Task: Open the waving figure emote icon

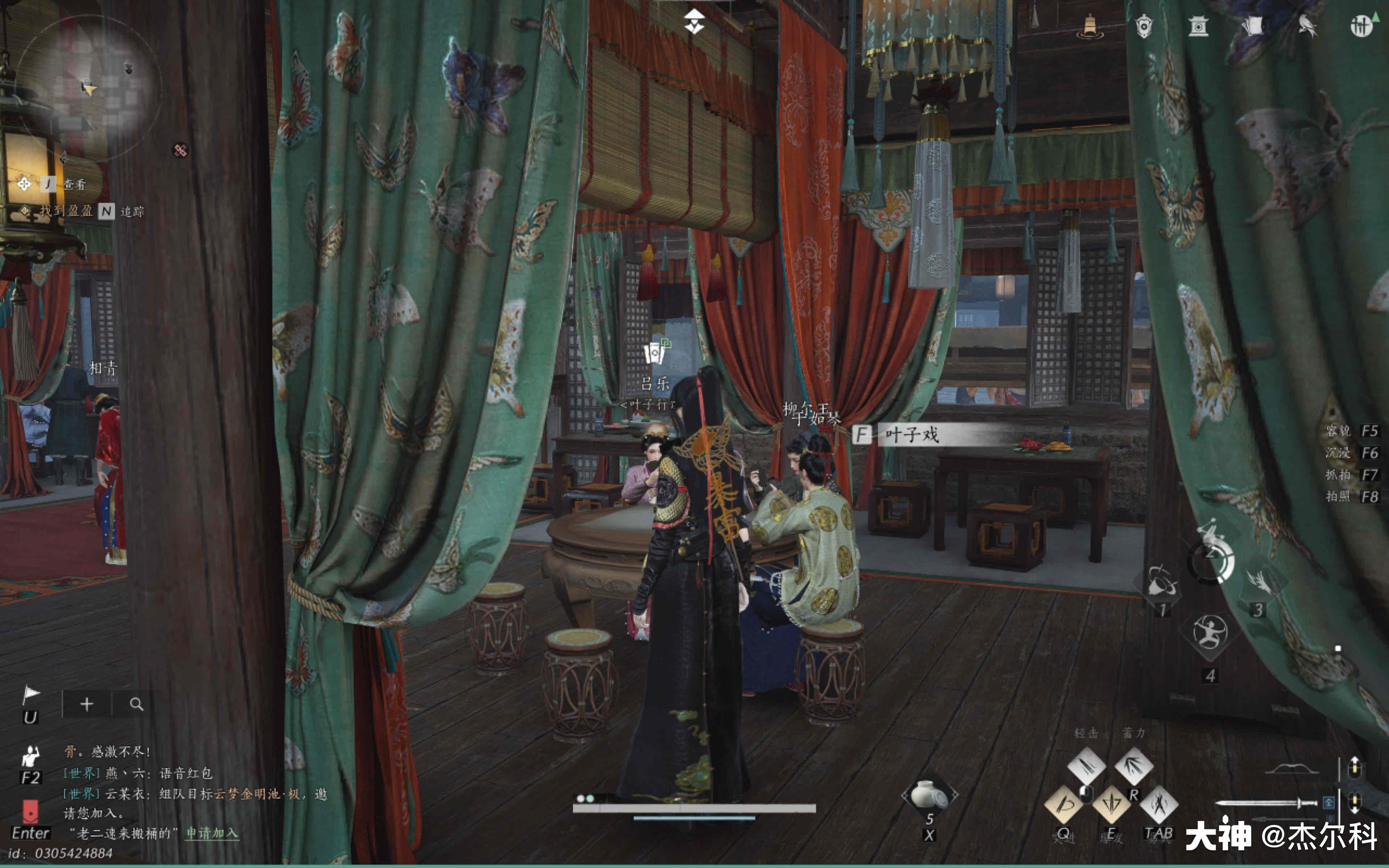Action: coord(30,757)
